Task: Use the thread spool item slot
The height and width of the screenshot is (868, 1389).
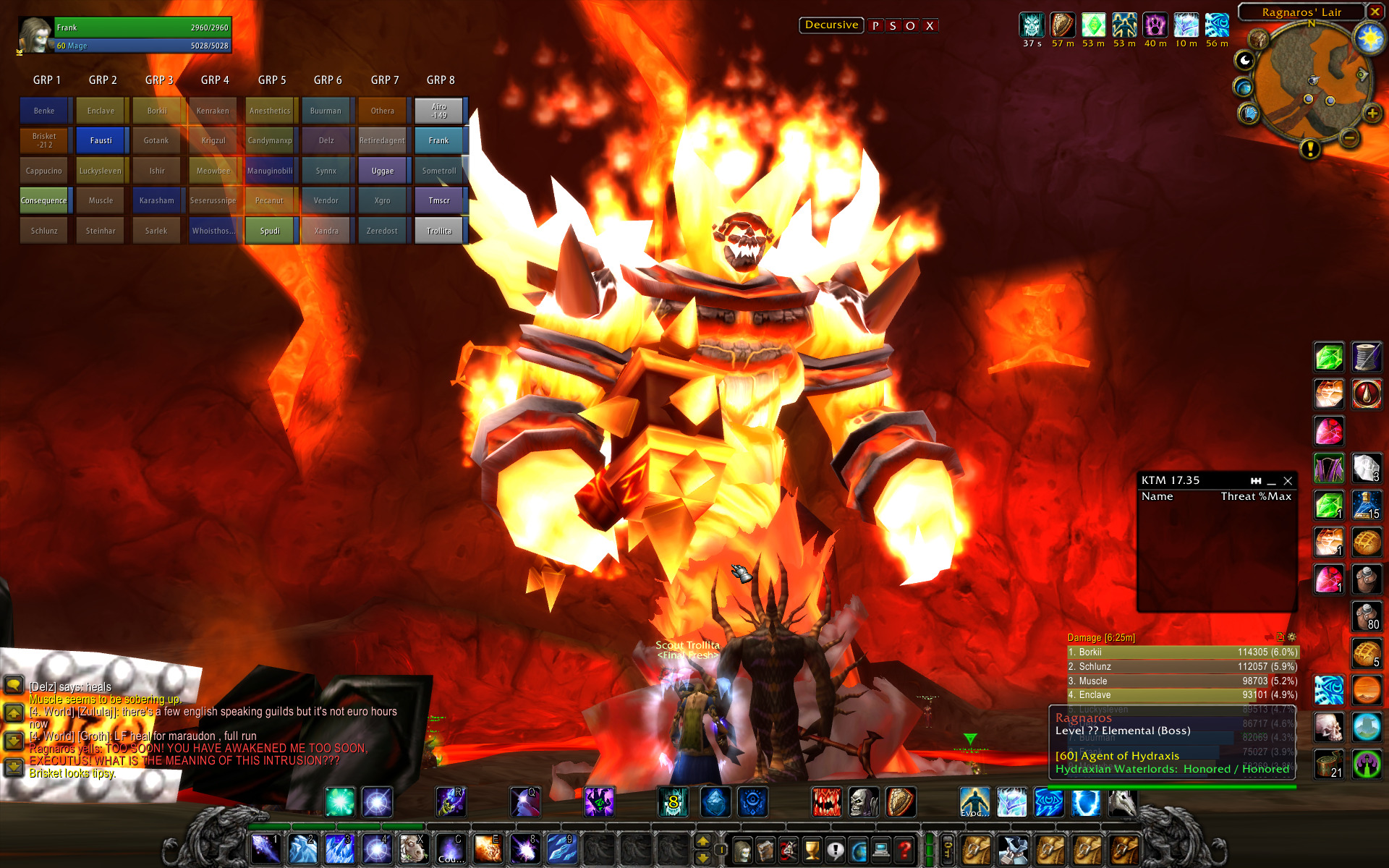Action: pos(1367,357)
